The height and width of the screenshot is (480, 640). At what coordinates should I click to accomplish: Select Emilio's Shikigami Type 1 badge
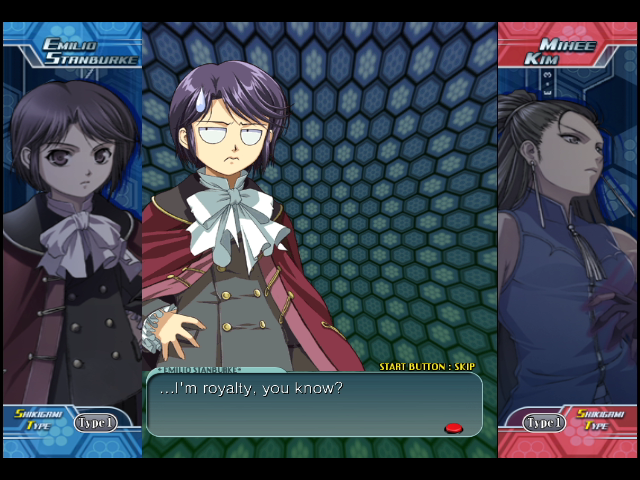tap(95, 422)
